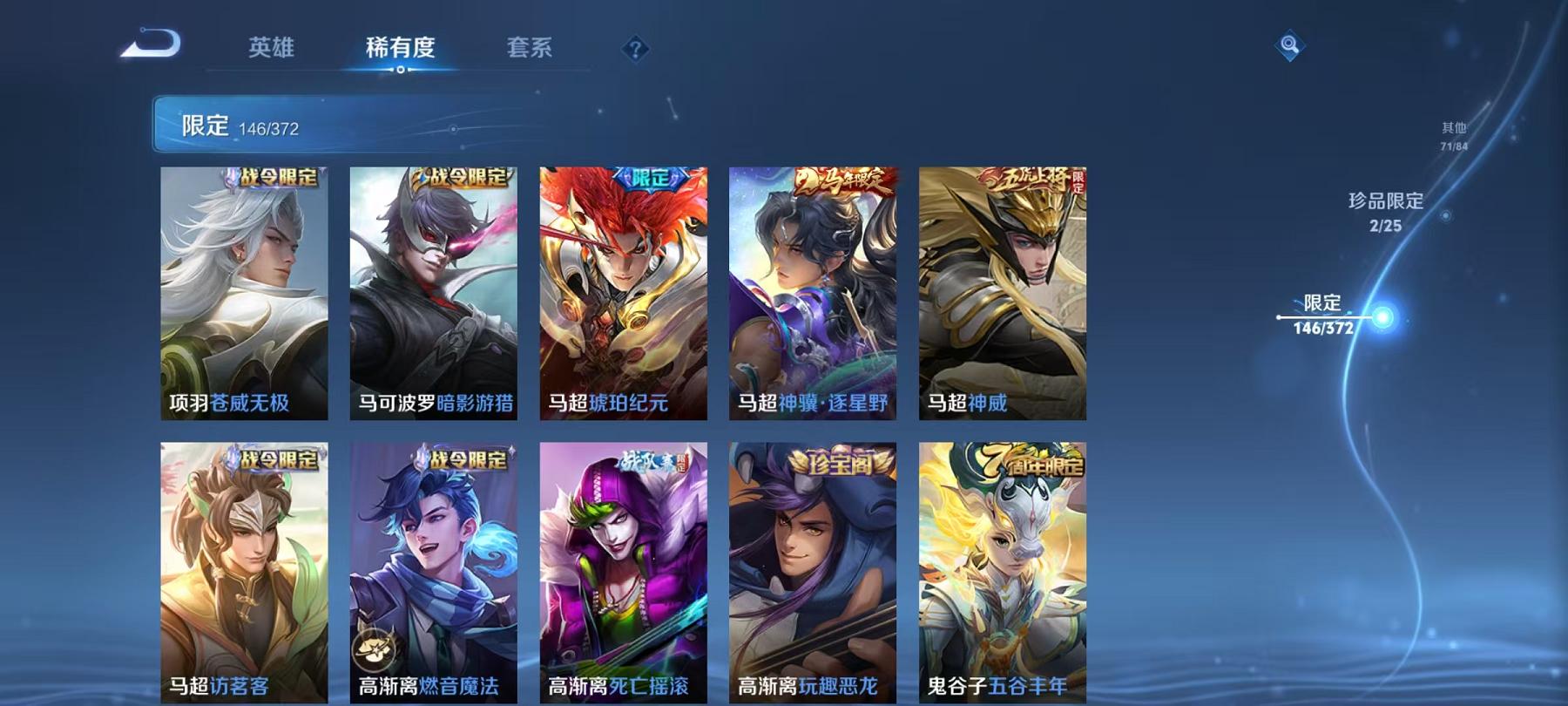The width and height of the screenshot is (1568, 706).
Task: Open the 项羽苍威无极 skin card
Action: (x=244, y=296)
